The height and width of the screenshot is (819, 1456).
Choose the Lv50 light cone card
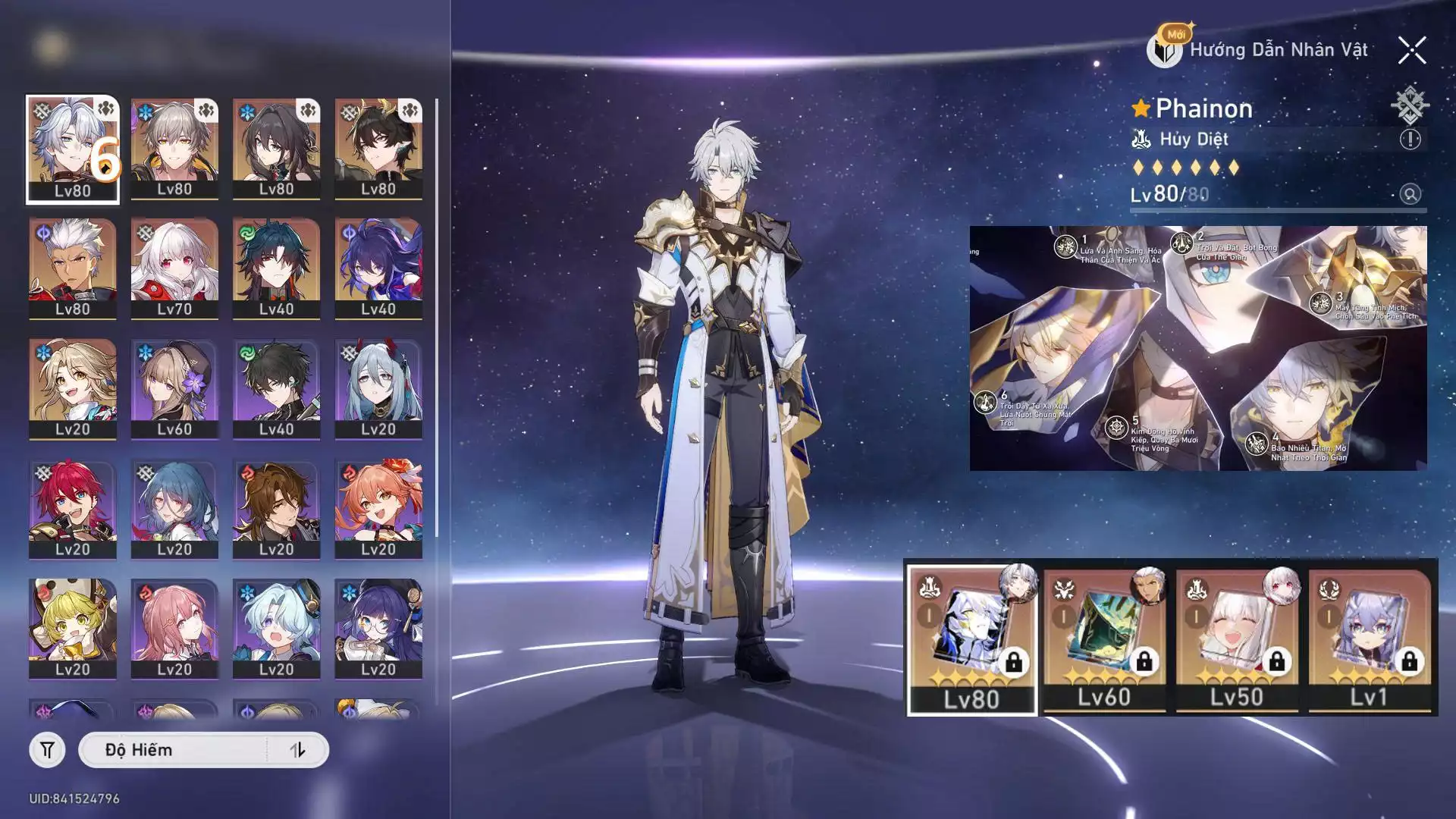1236,639
